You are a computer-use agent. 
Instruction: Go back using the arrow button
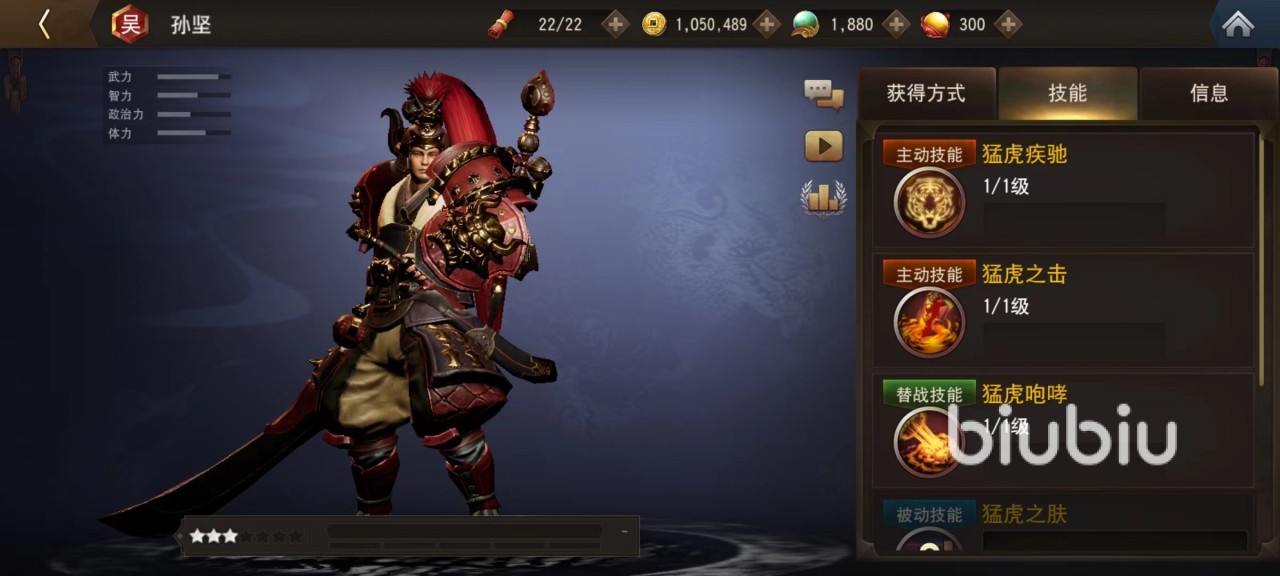[x=43, y=24]
